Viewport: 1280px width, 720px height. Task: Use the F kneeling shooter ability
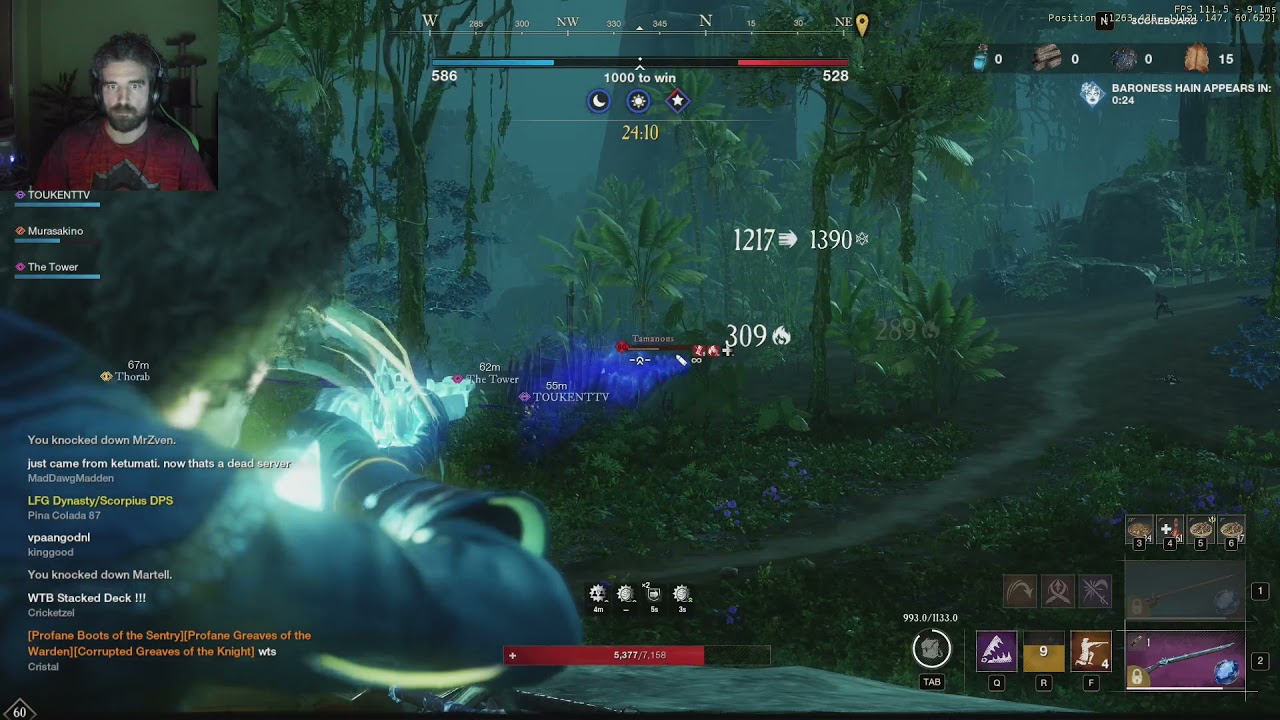click(1091, 652)
